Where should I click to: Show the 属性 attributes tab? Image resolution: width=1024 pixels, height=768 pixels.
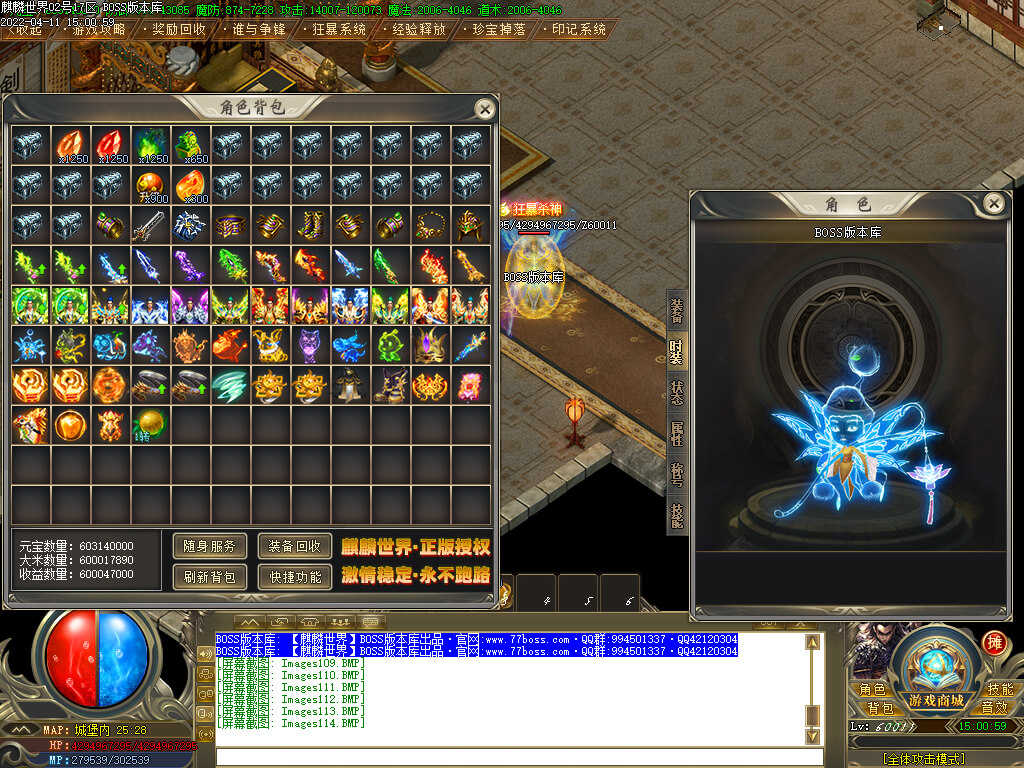pos(677,434)
